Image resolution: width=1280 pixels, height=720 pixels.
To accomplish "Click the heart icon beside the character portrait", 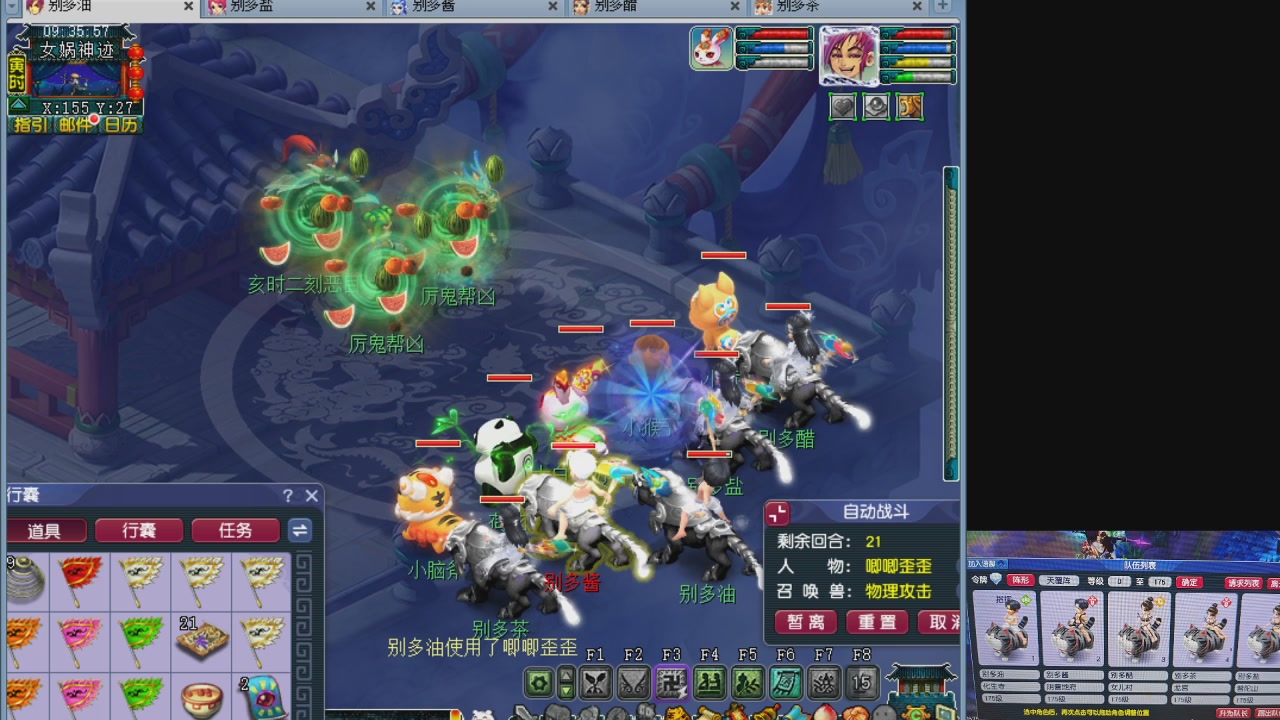I will 843,107.
